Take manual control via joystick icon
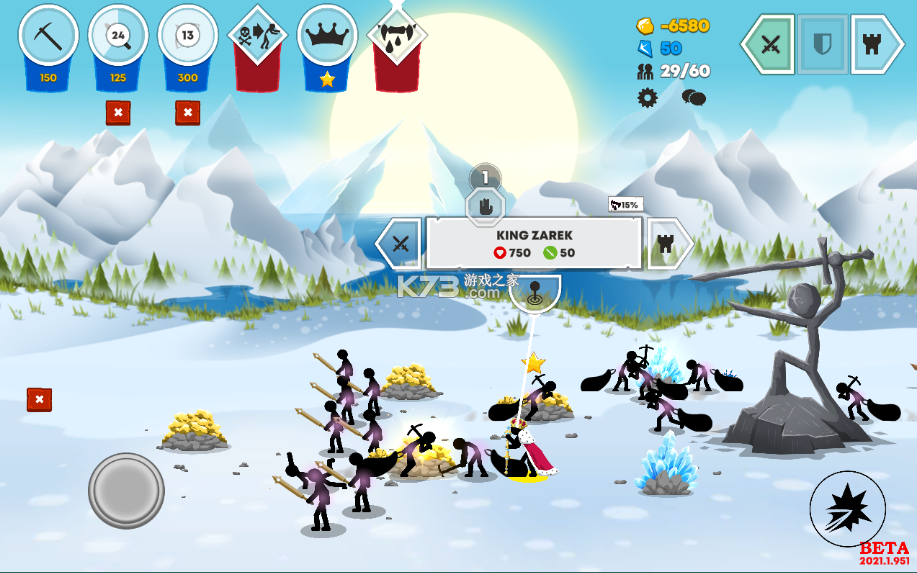Image resolution: width=917 pixels, height=573 pixels. (x=534, y=293)
